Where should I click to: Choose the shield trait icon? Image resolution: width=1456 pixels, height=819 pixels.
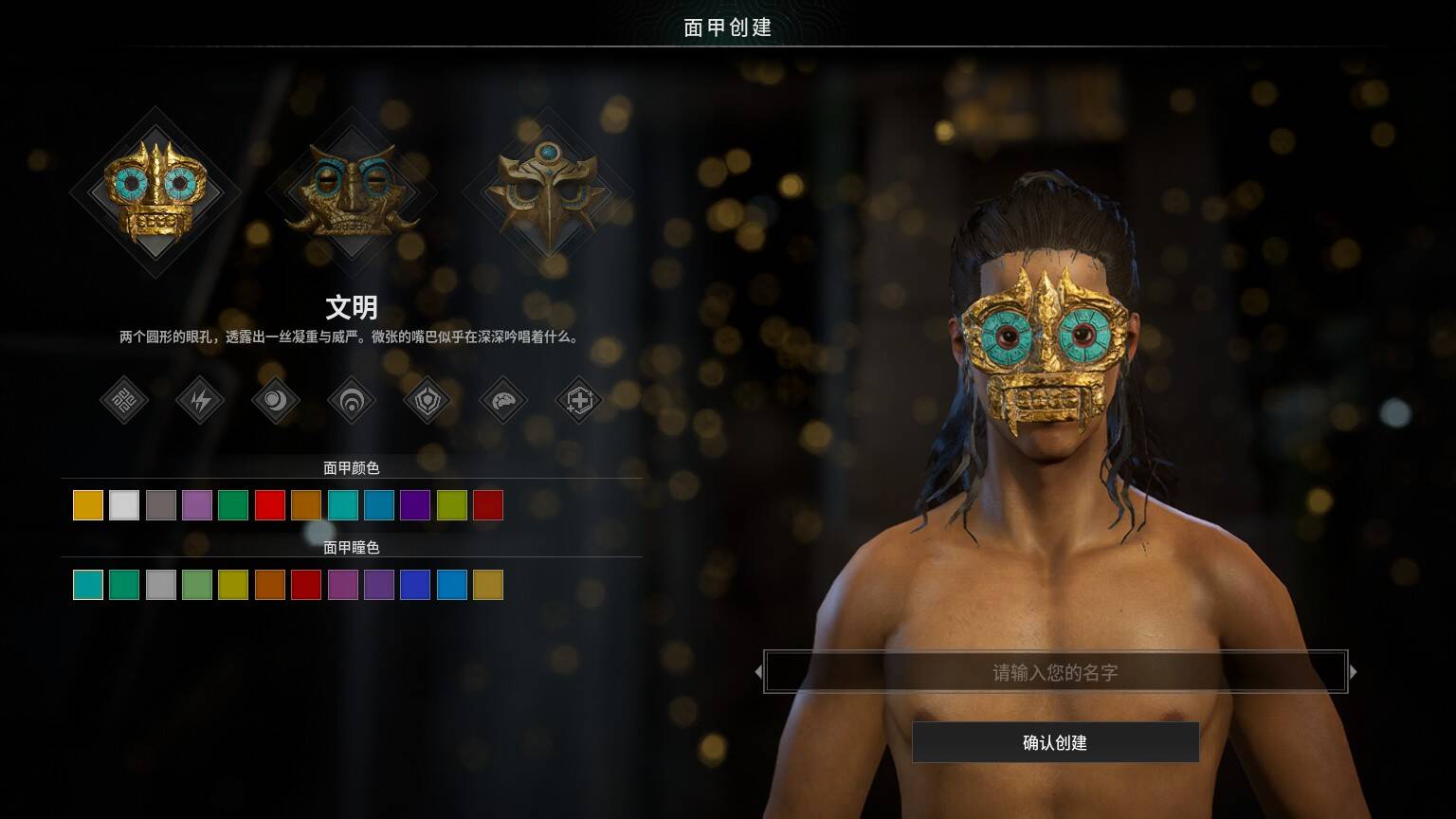coord(428,401)
